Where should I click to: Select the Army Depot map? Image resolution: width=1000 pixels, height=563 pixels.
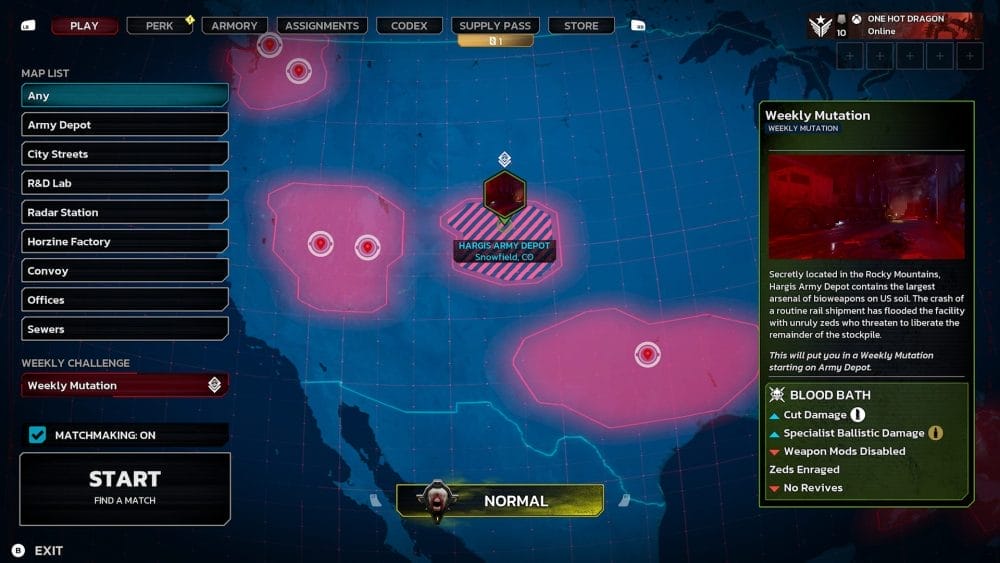click(125, 125)
